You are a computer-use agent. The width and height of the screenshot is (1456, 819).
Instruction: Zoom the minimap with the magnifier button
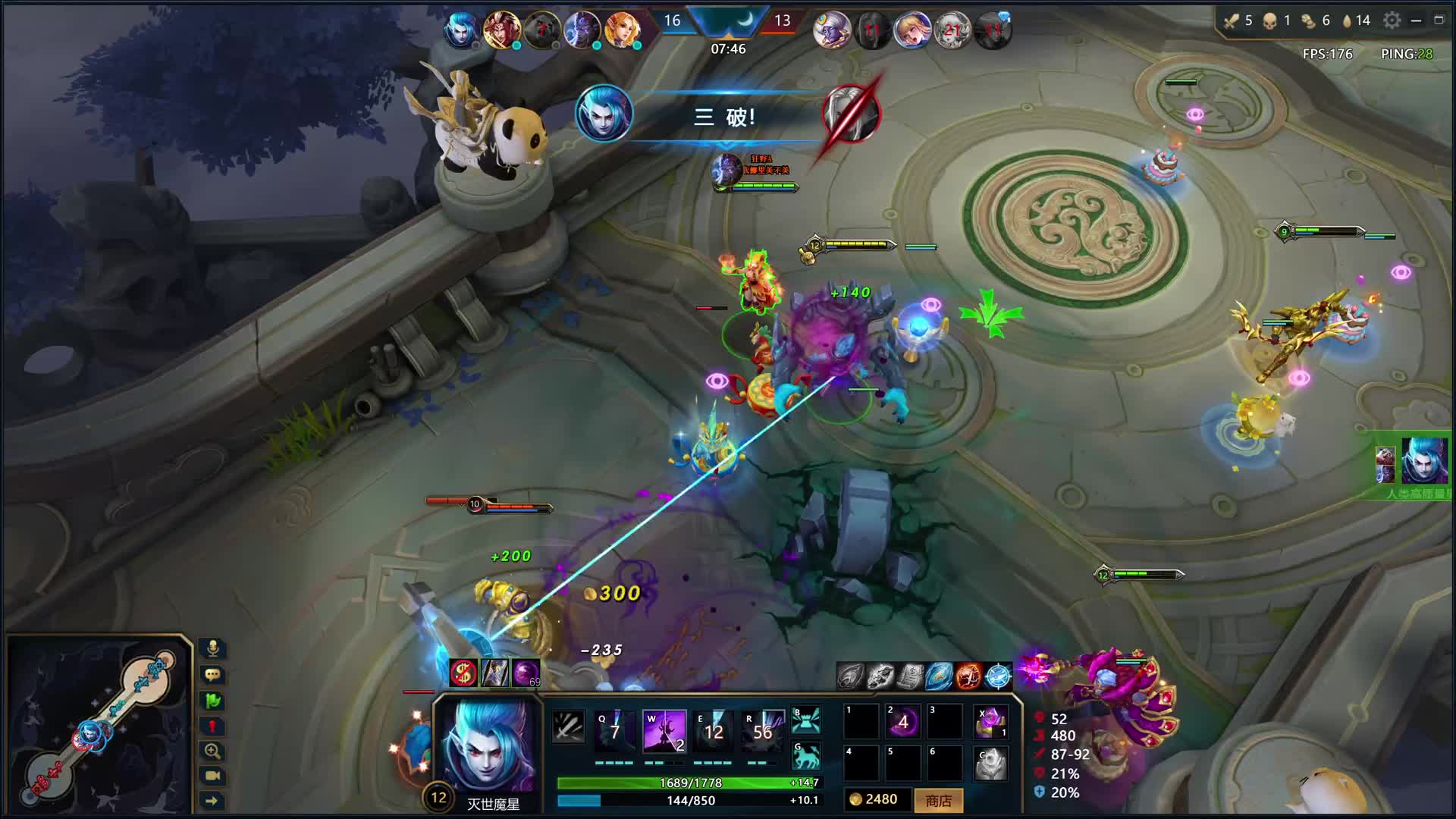pyautogui.click(x=213, y=751)
